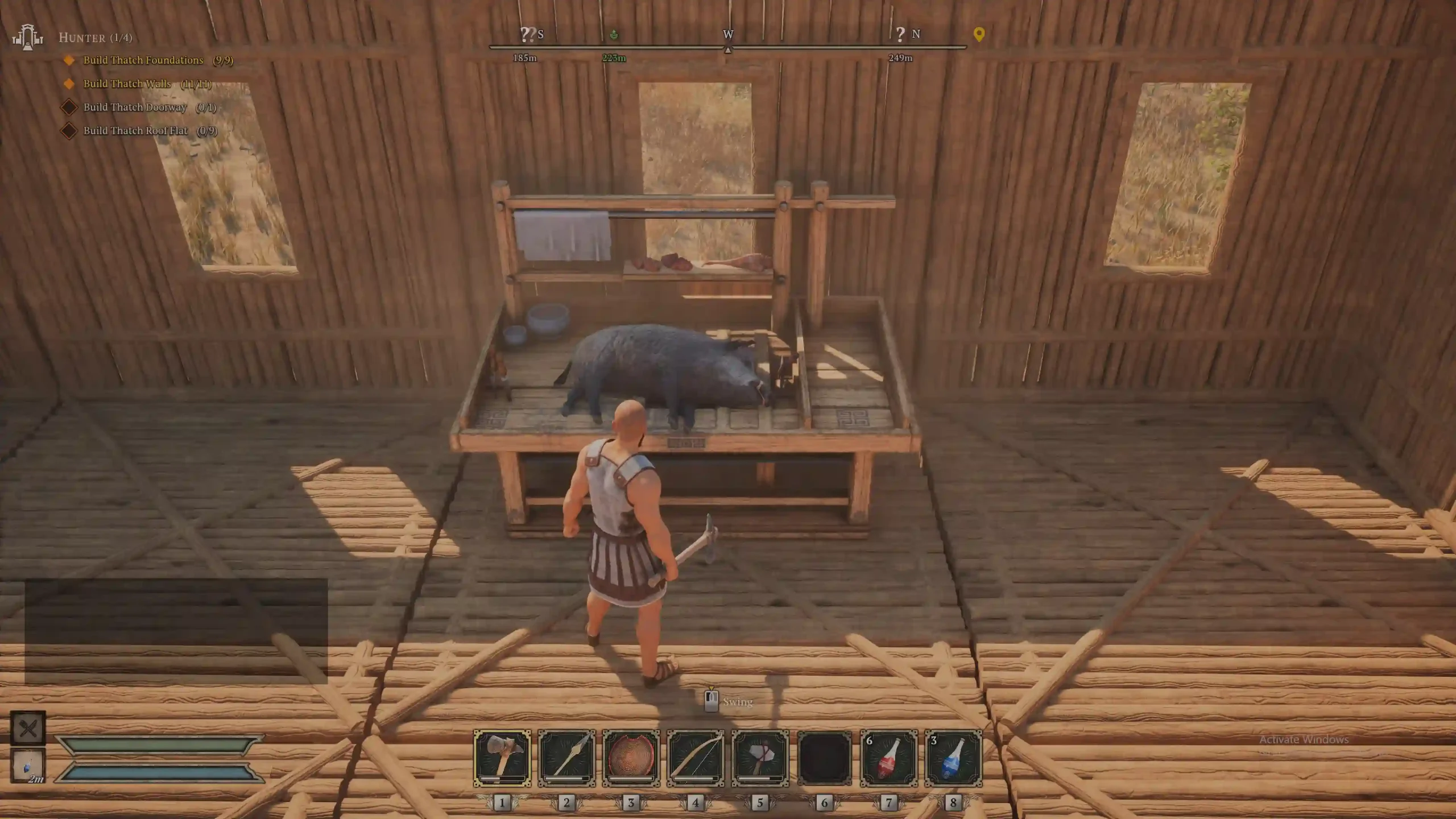Click the green campfire marker on compass
Screen dimensions: 1456x819
(x=614, y=35)
